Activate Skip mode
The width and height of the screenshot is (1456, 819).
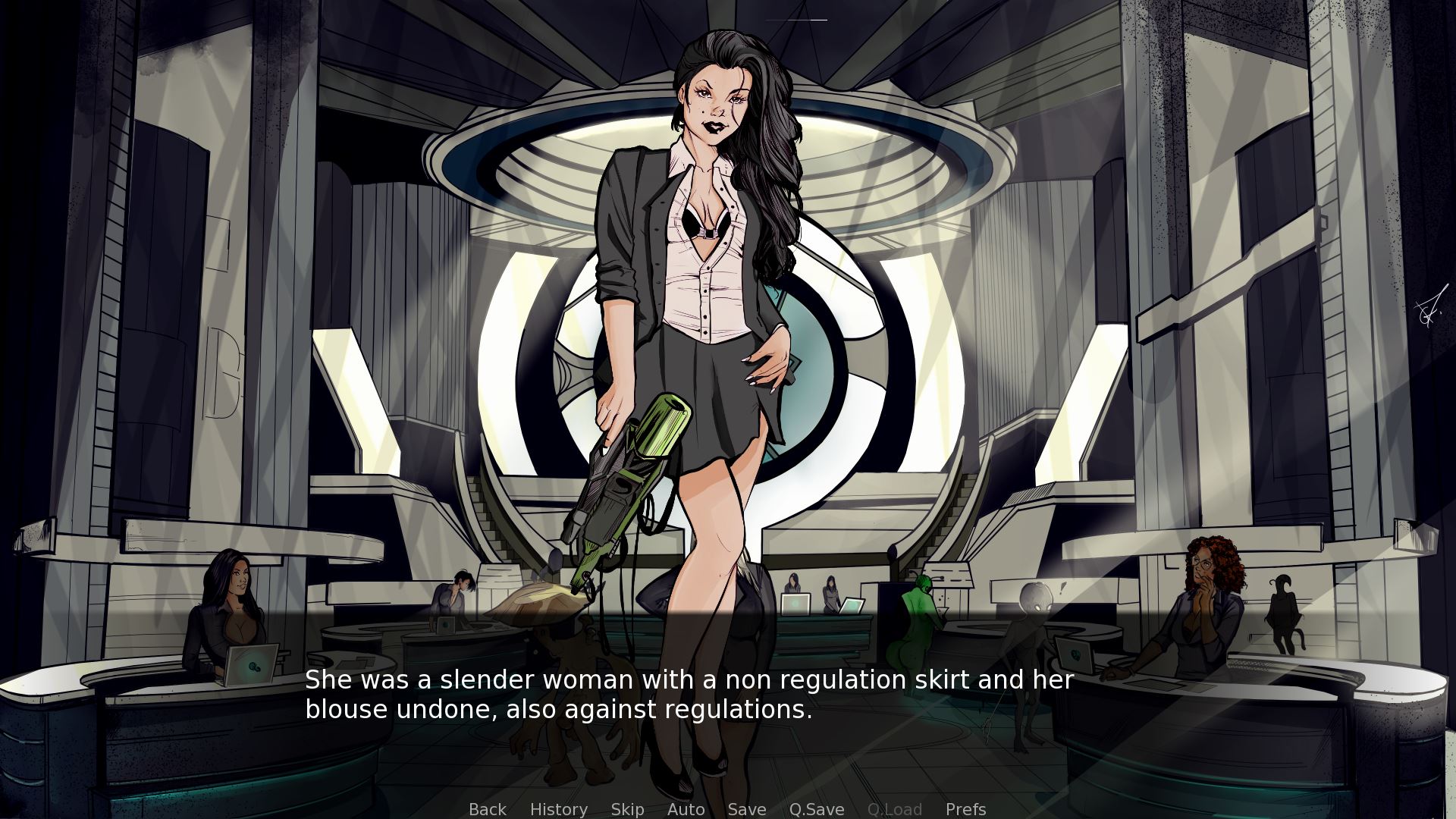pyautogui.click(x=627, y=809)
